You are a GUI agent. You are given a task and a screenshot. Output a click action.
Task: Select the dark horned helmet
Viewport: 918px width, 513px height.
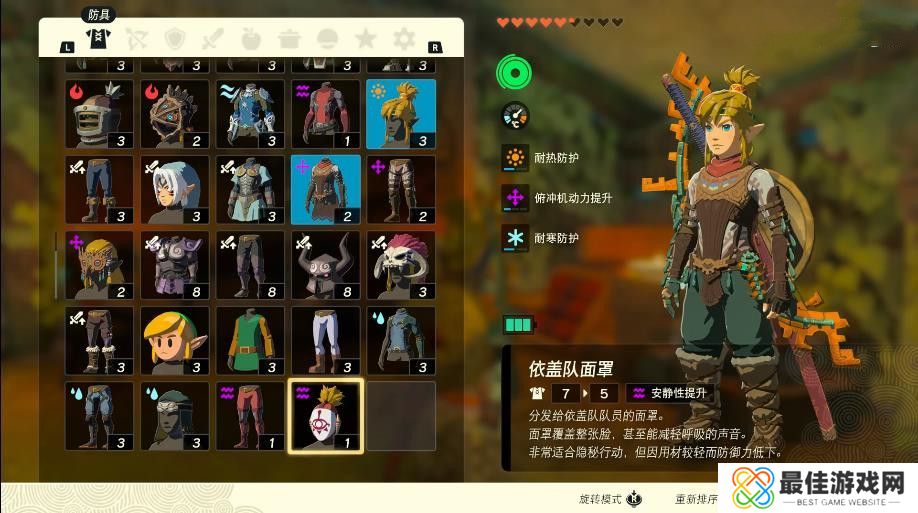point(325,265)
